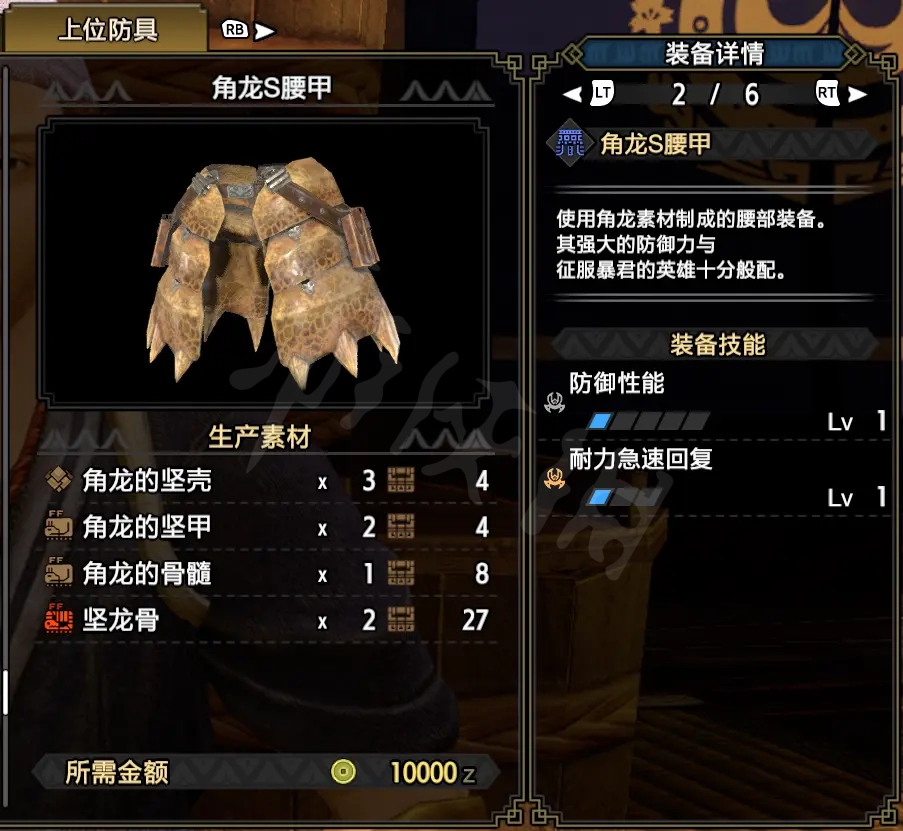The image size is (903, 831).
Task: Click the 角龙的骨髓 material row
Action: [x=266, y=573]
